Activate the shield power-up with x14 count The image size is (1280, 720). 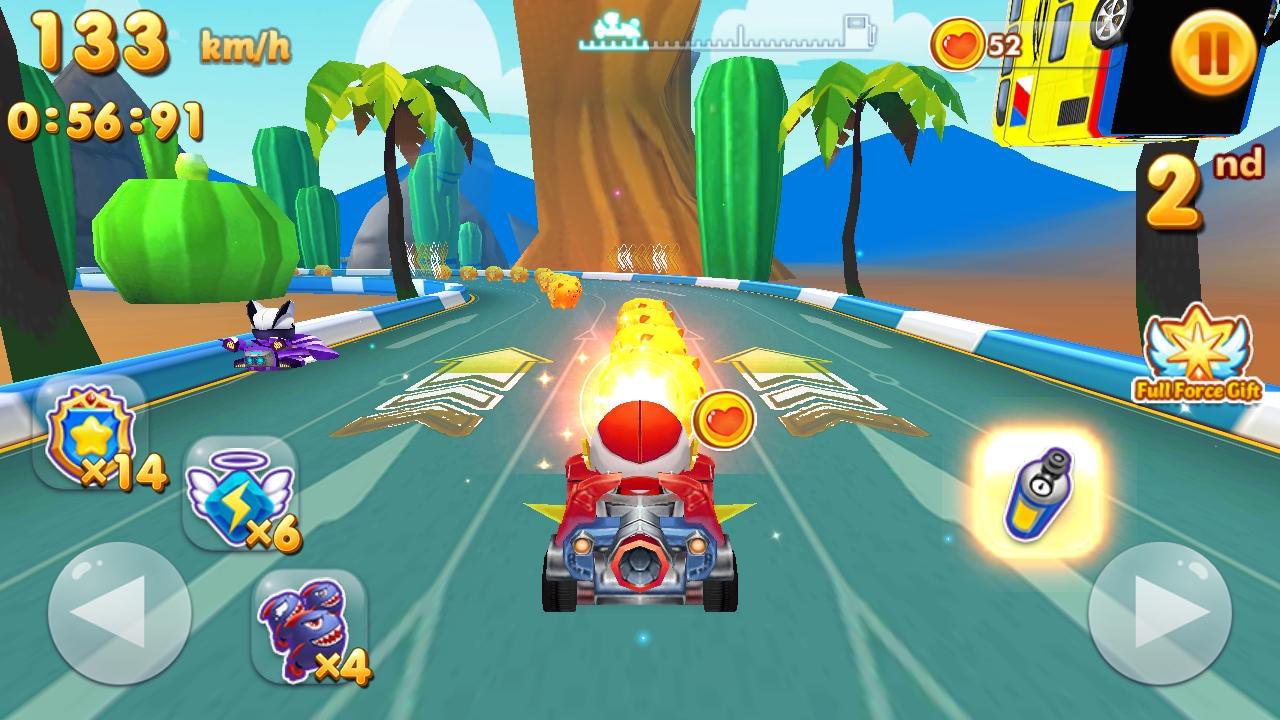90,430
